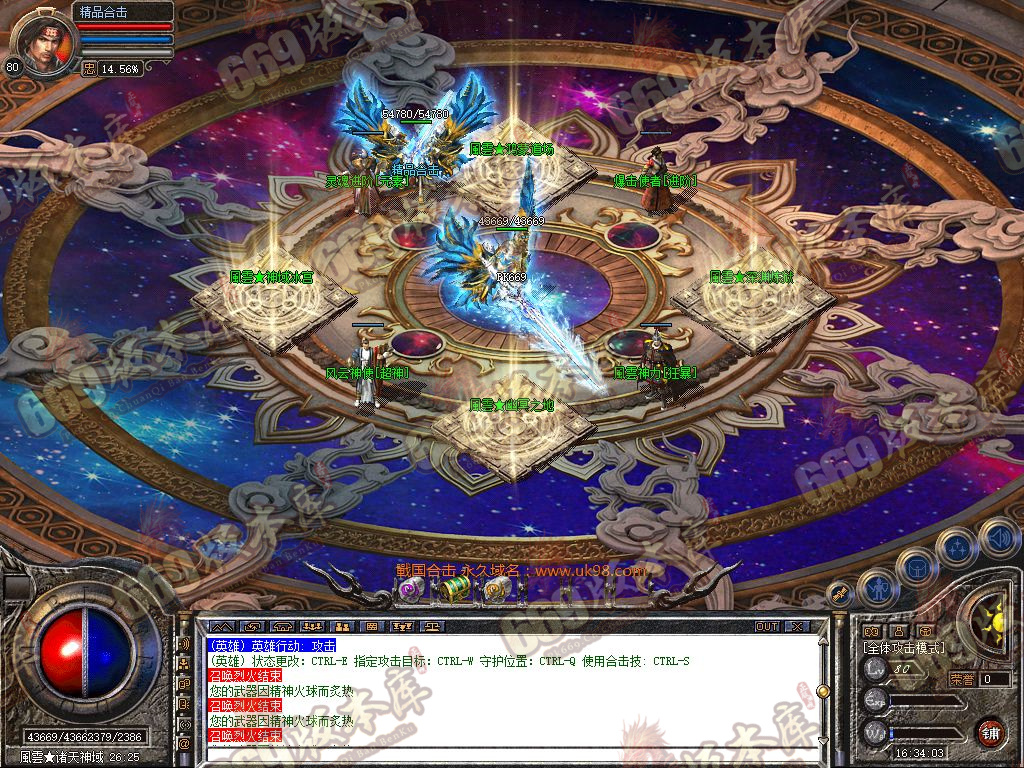Click the OUT button above the chat
The width and height of the screenshot is (1024, 768).
pyautogui.click(x=766, y=627)
